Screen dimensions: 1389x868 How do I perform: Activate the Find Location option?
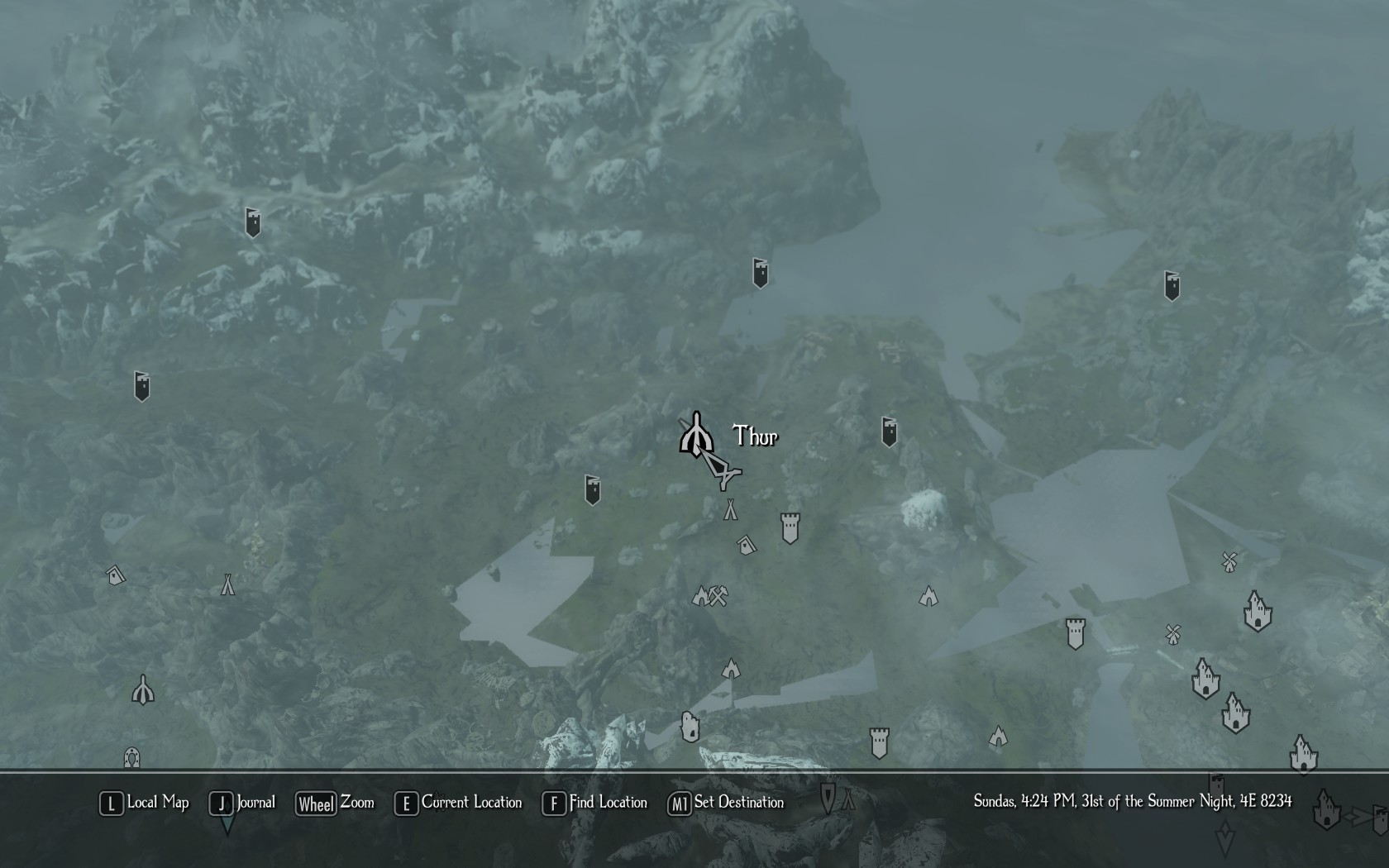coord(595,803)
